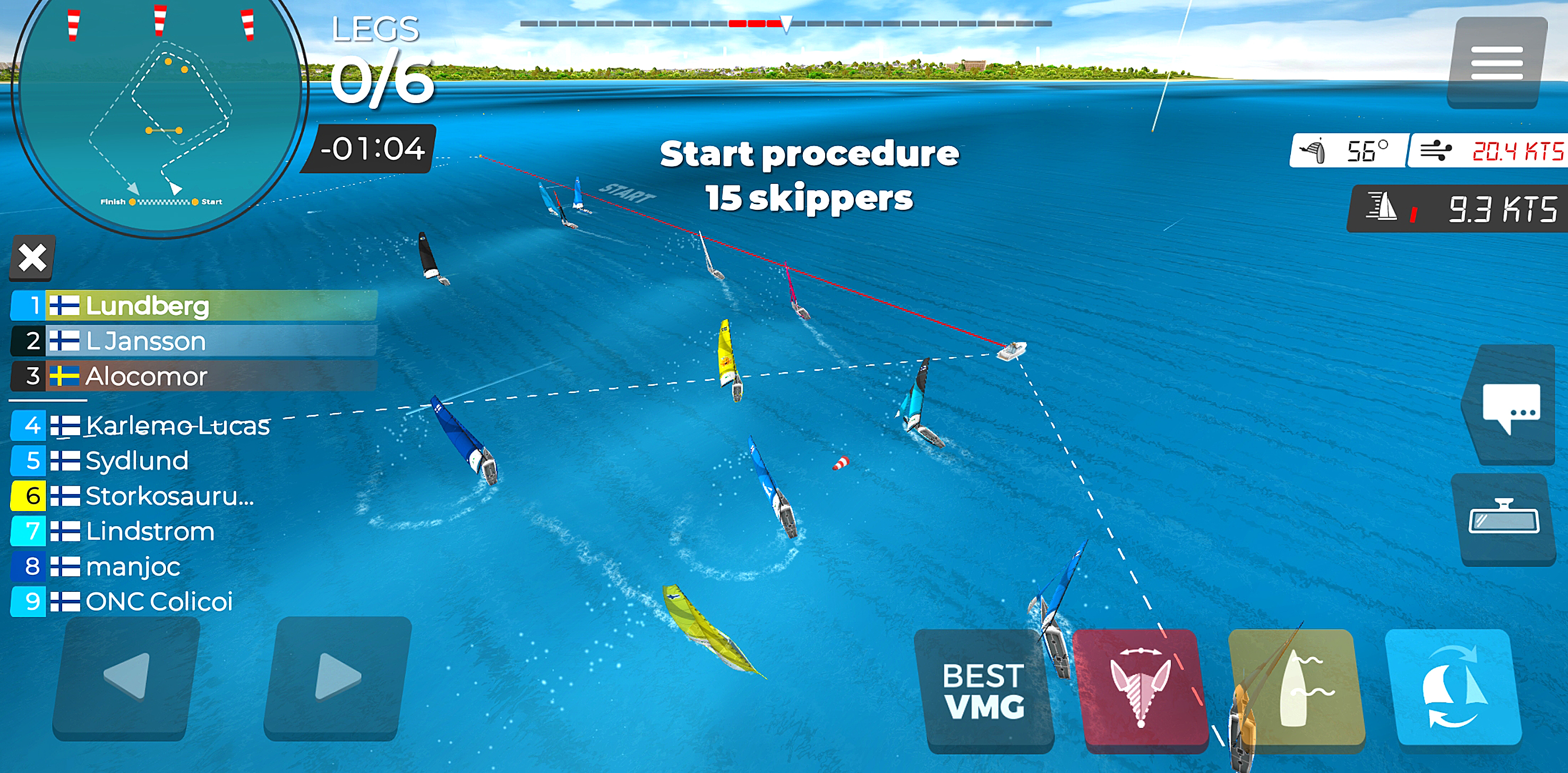Click the course minimap
This screenshot has height=773, width=1568.
(159, 116)
